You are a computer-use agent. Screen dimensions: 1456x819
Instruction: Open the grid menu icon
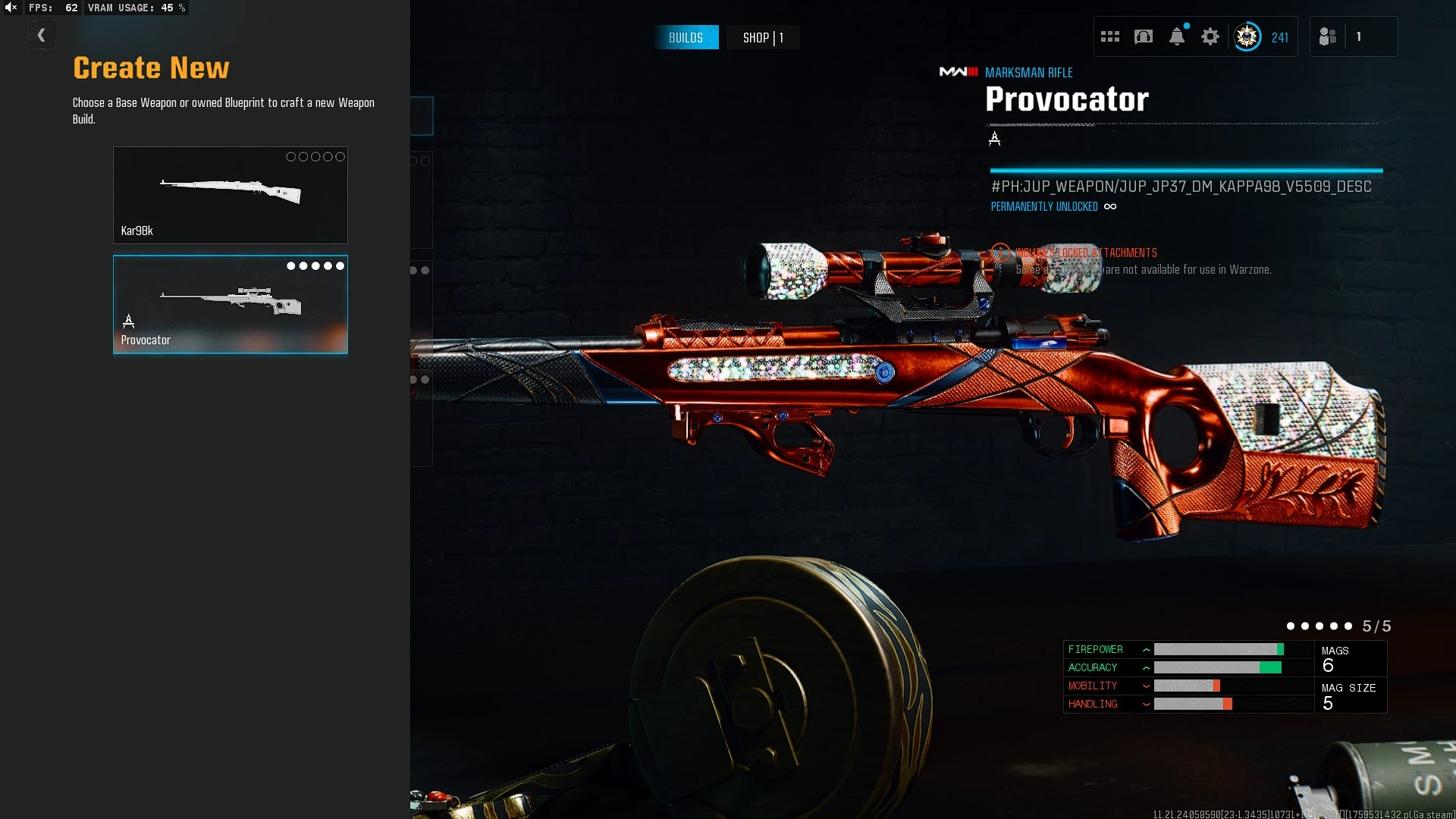1110,36
